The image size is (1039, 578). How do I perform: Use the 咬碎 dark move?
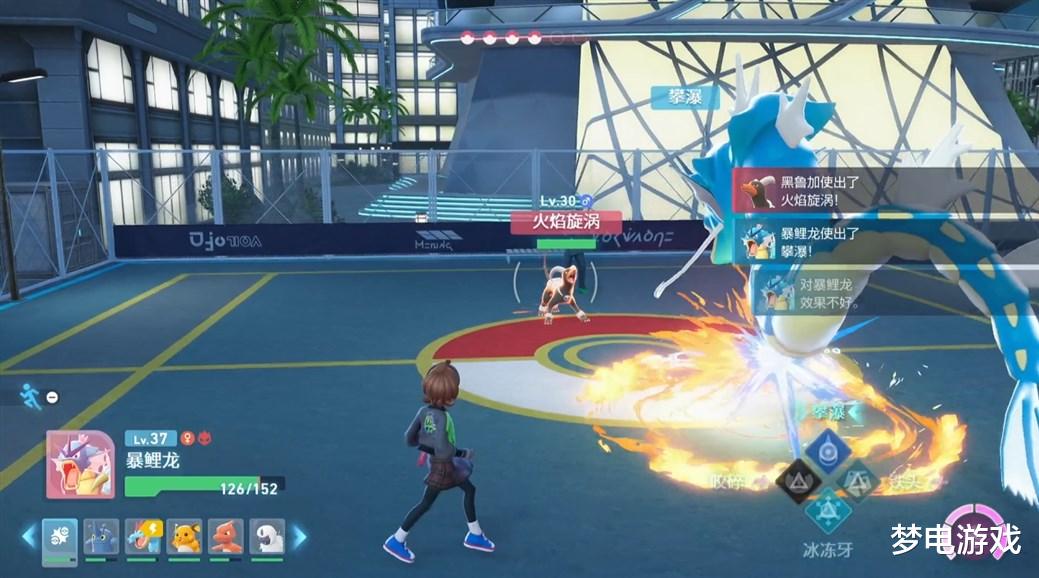click(798, 482)
